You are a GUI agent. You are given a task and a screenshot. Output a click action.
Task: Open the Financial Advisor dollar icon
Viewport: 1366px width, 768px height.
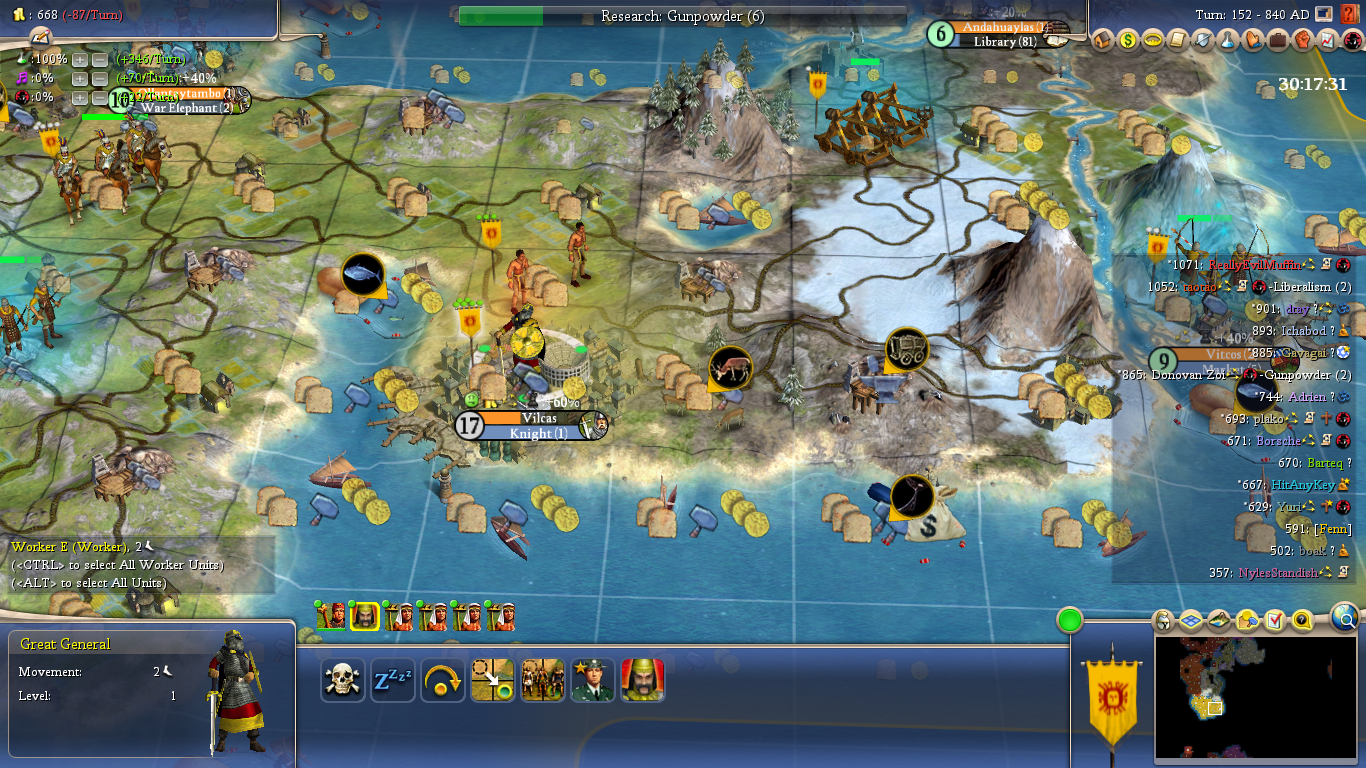tap(1128, 41)
